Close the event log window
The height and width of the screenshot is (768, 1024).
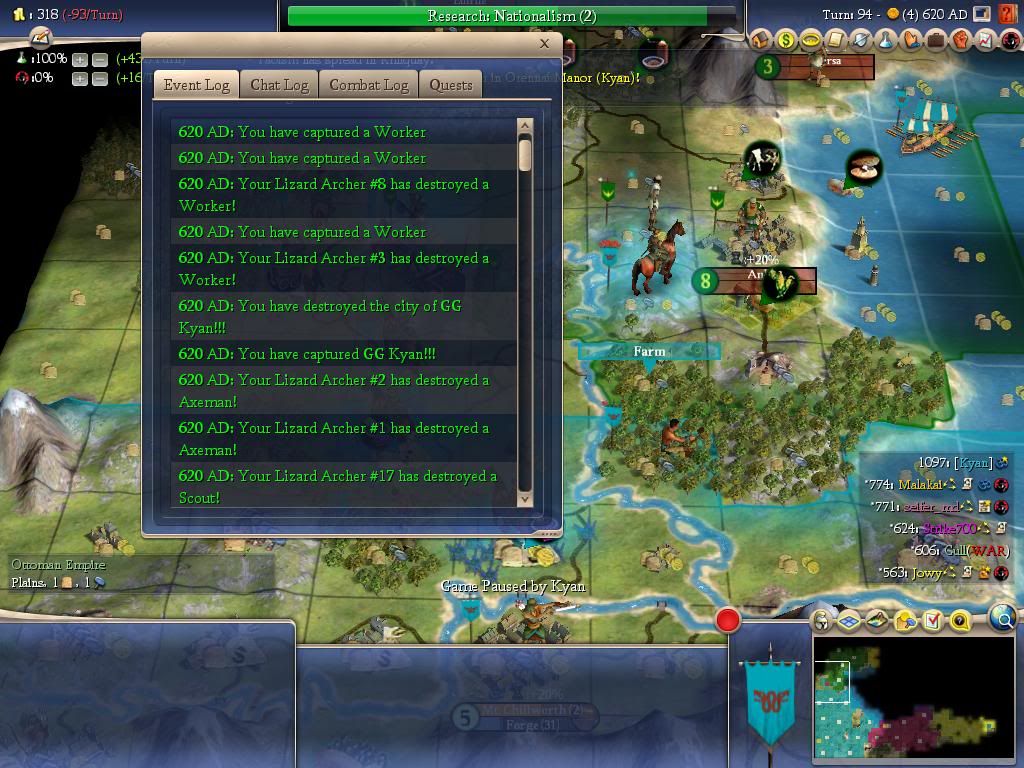click(x=544, y=43)
